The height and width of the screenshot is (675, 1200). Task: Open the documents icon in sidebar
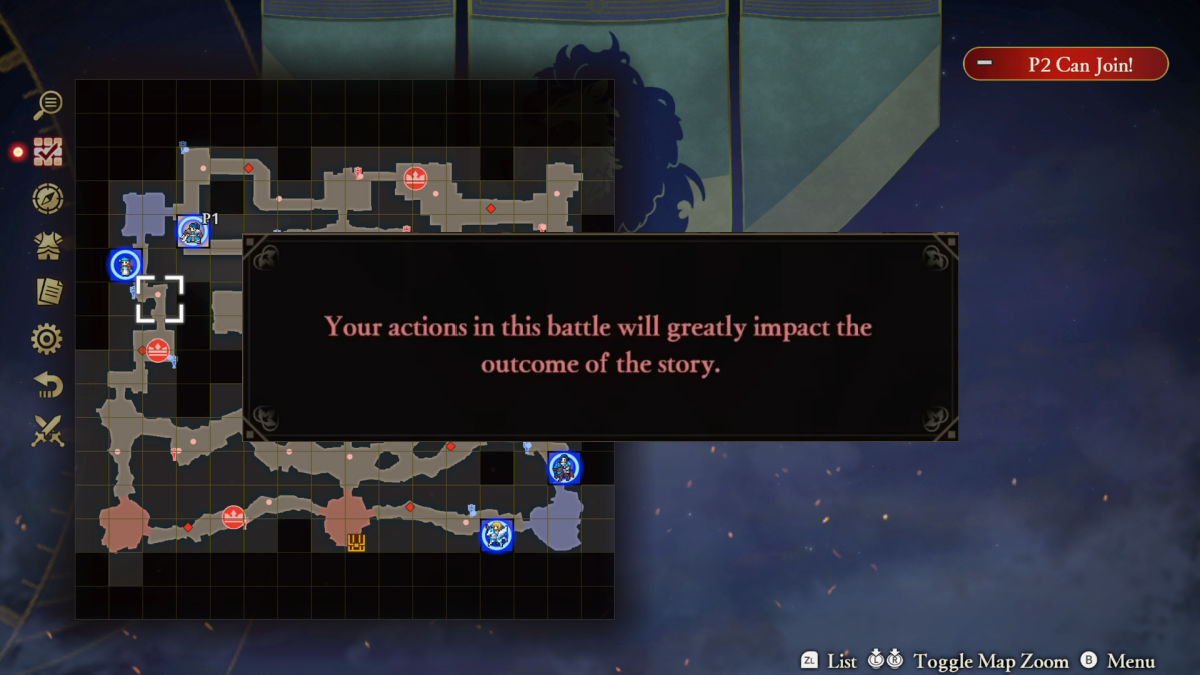[47, 292]
